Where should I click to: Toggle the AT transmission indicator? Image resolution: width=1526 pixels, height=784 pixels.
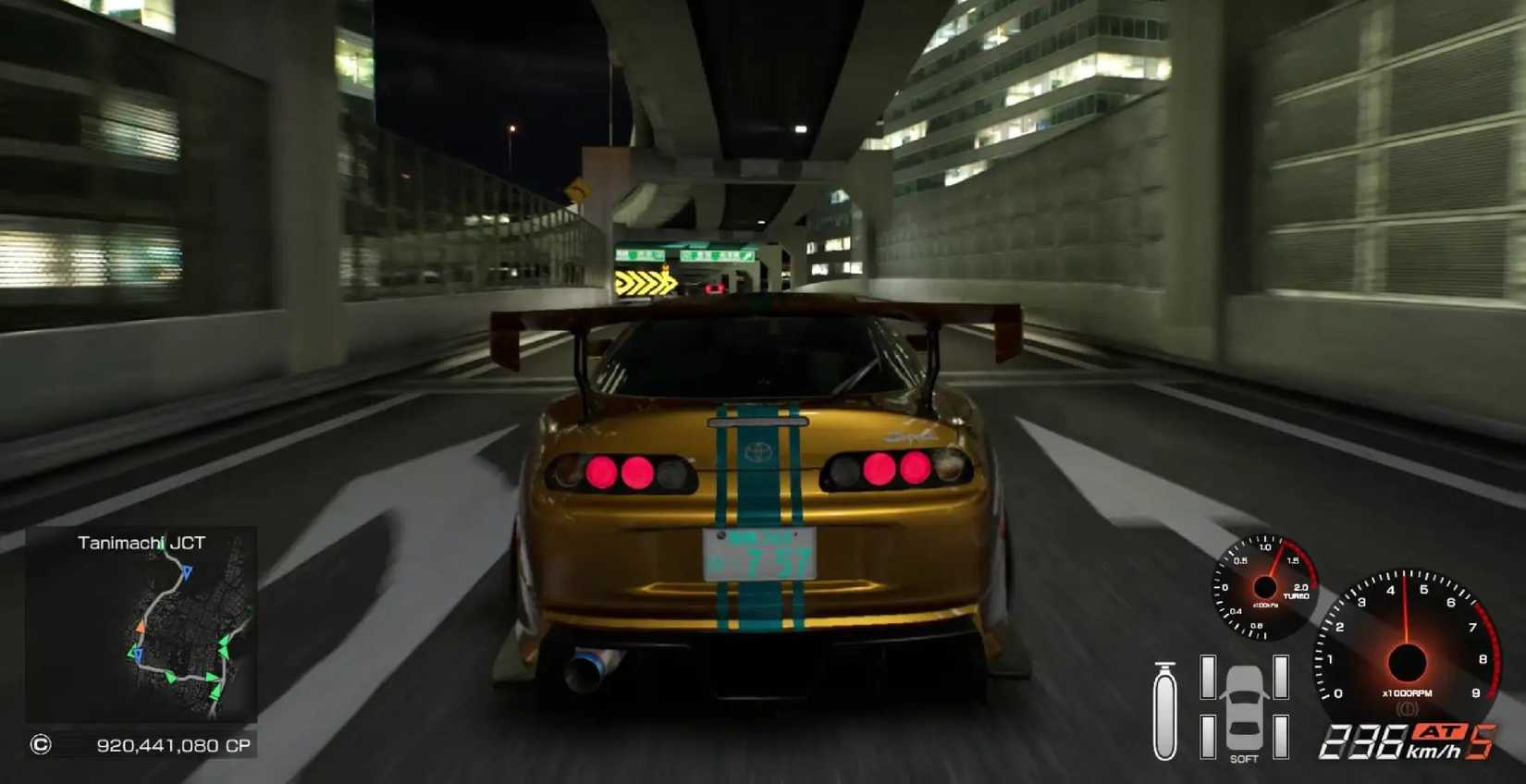tap(1441, 732)
